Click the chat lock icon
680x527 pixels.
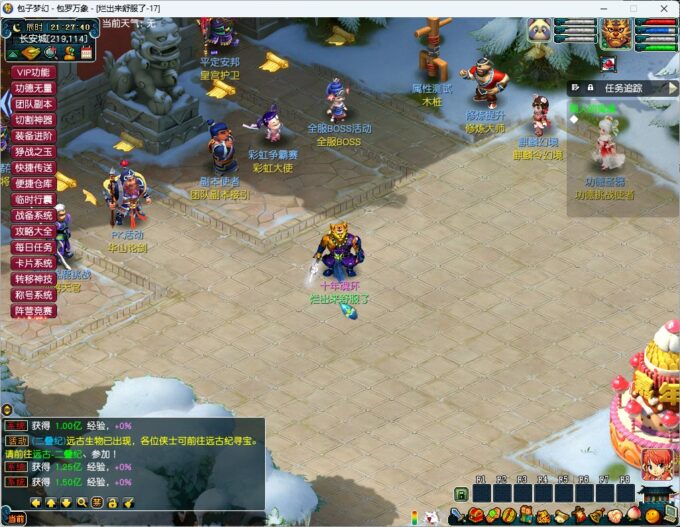pos(113,502)
